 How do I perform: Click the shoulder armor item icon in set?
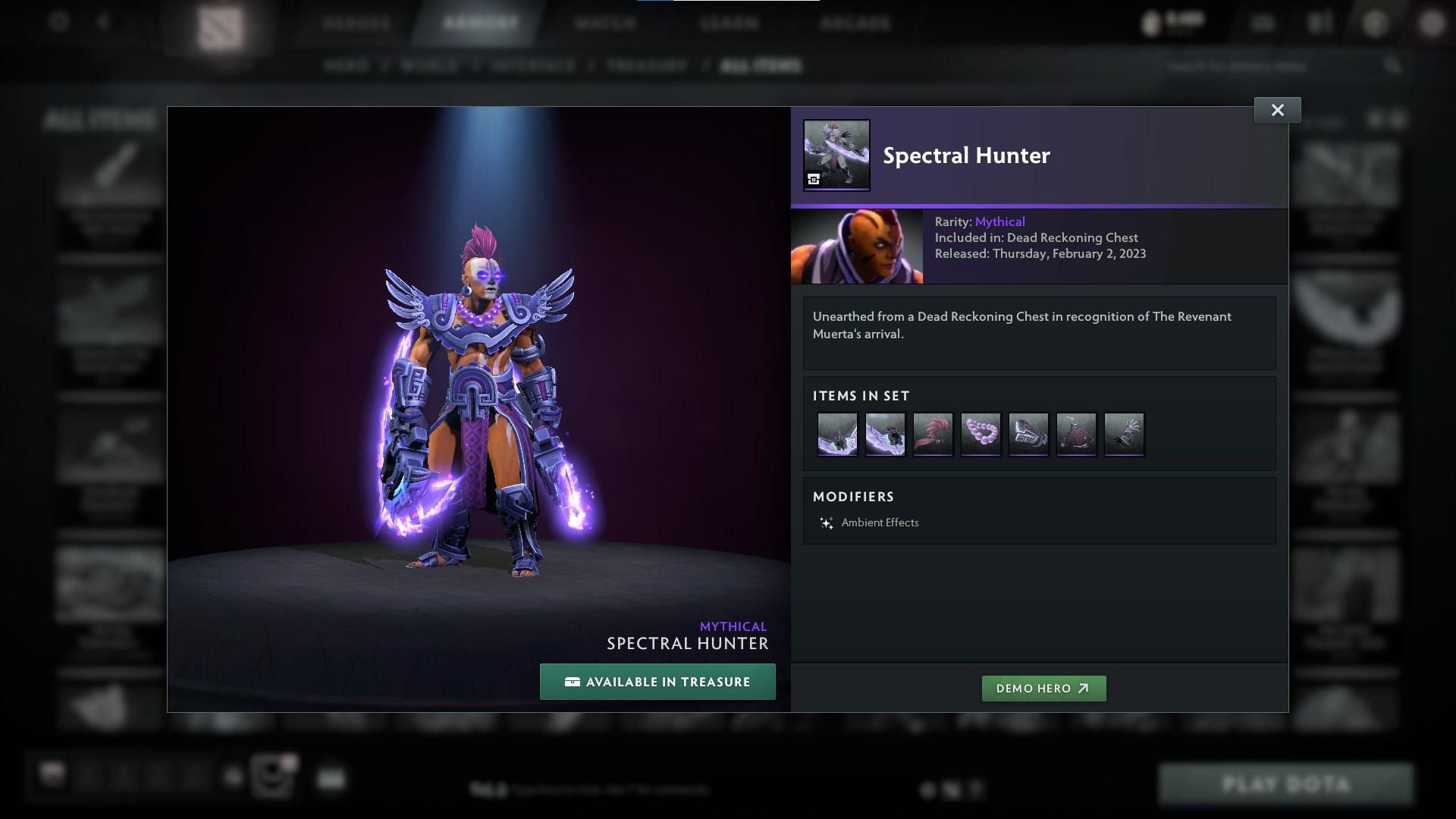pos(1125,434)
